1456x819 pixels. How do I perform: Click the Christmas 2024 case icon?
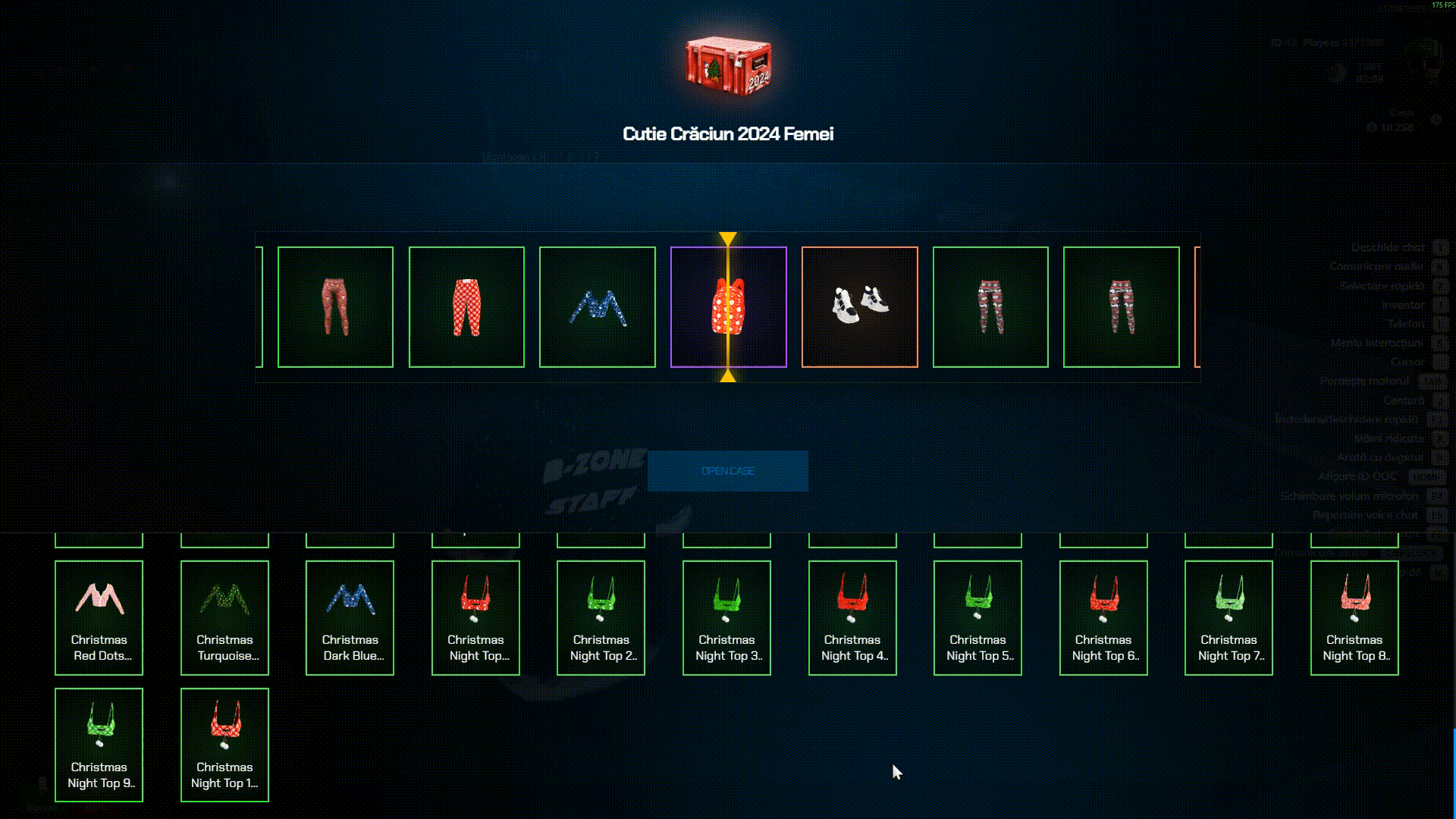click(x=728, y=64)
